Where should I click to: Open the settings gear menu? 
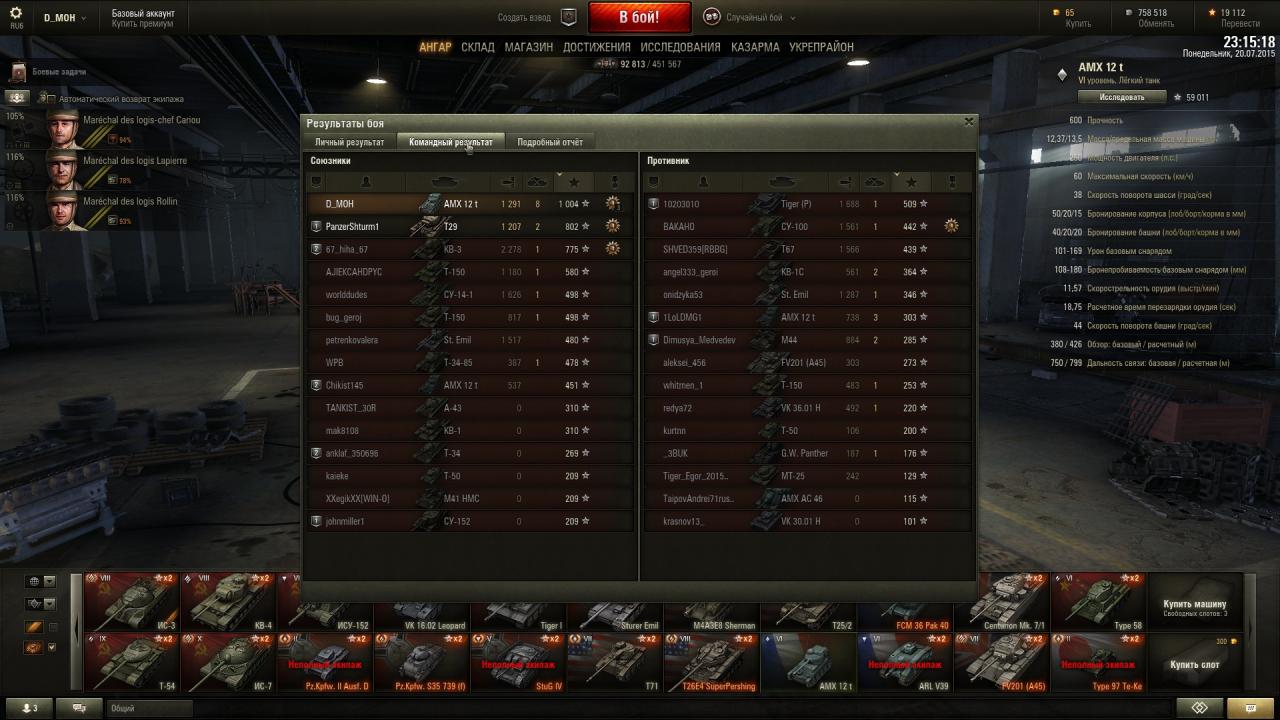pyautogui.click(x=15, y=14)
